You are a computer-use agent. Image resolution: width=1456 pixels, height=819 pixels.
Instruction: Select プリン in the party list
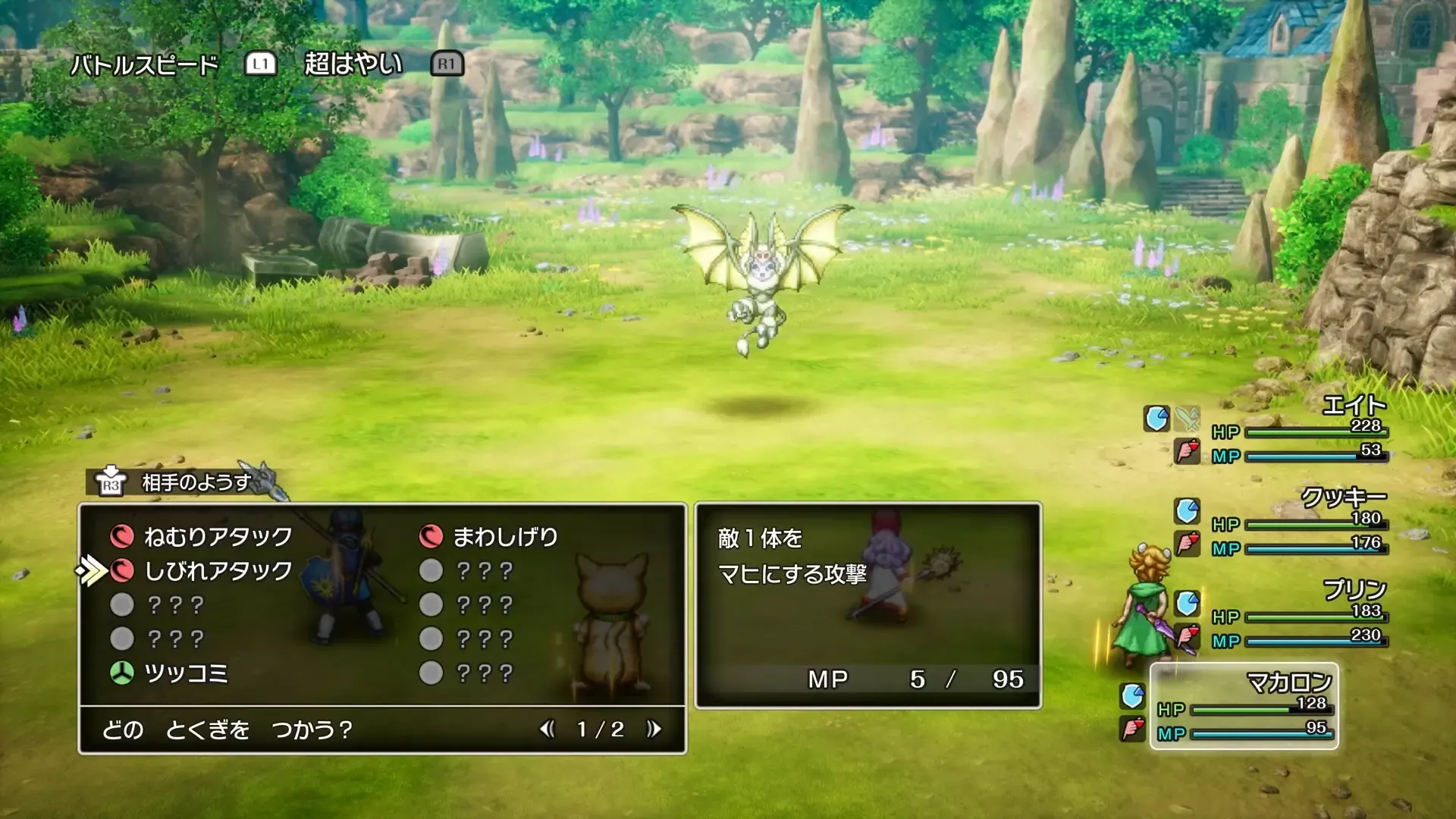pos(1354,590)
